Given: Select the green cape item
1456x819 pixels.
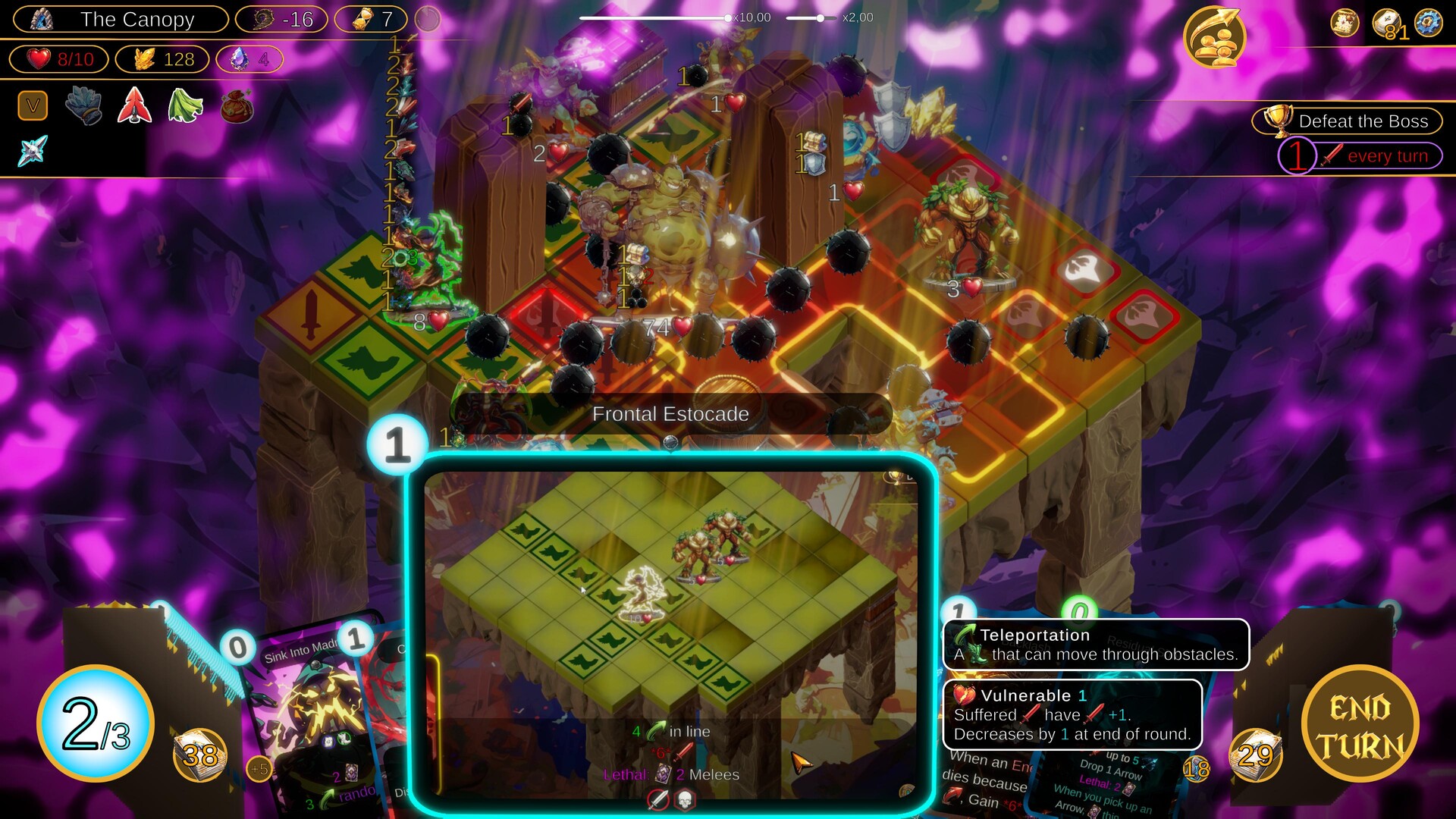Looking at the screenshot, I should [184, 106].
